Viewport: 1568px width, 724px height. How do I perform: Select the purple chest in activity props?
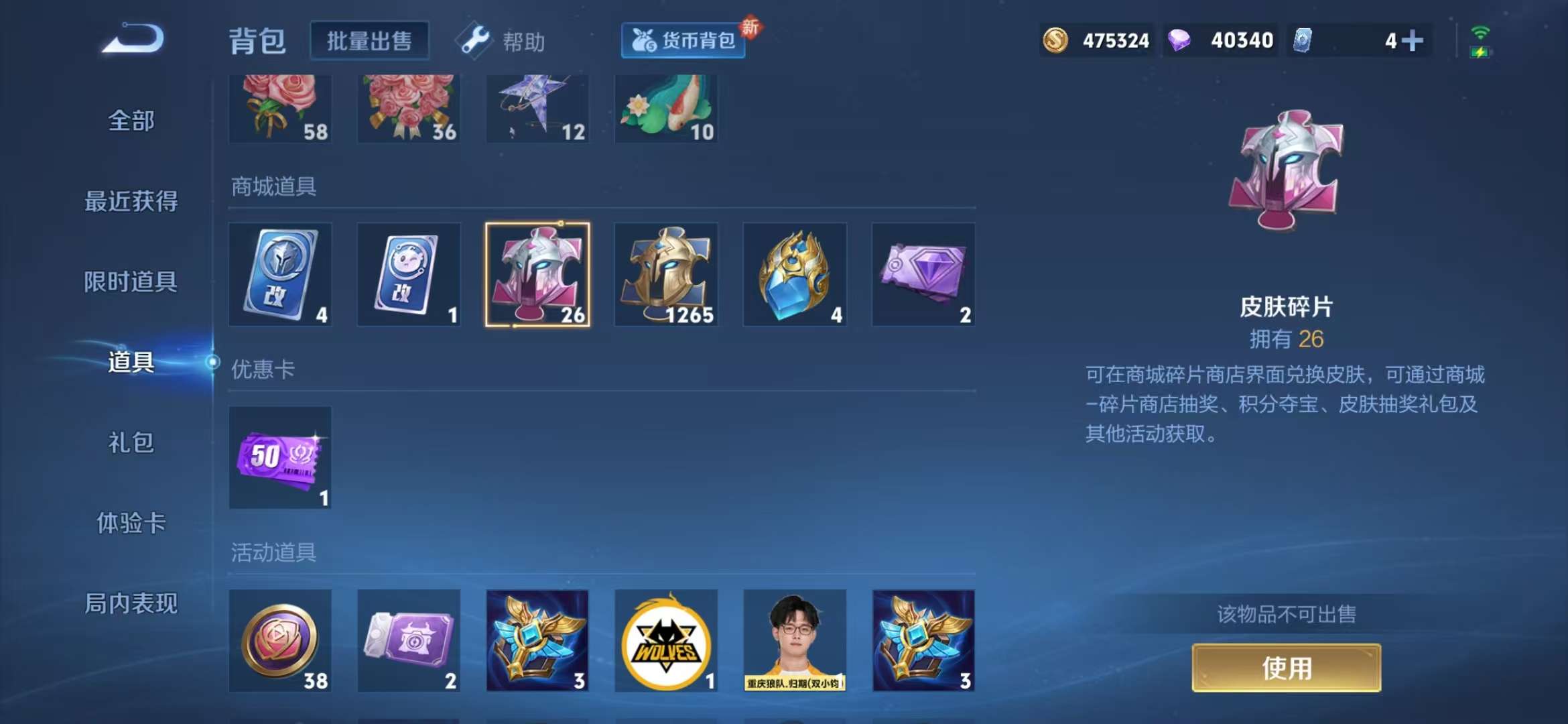(x=408, y=642)
